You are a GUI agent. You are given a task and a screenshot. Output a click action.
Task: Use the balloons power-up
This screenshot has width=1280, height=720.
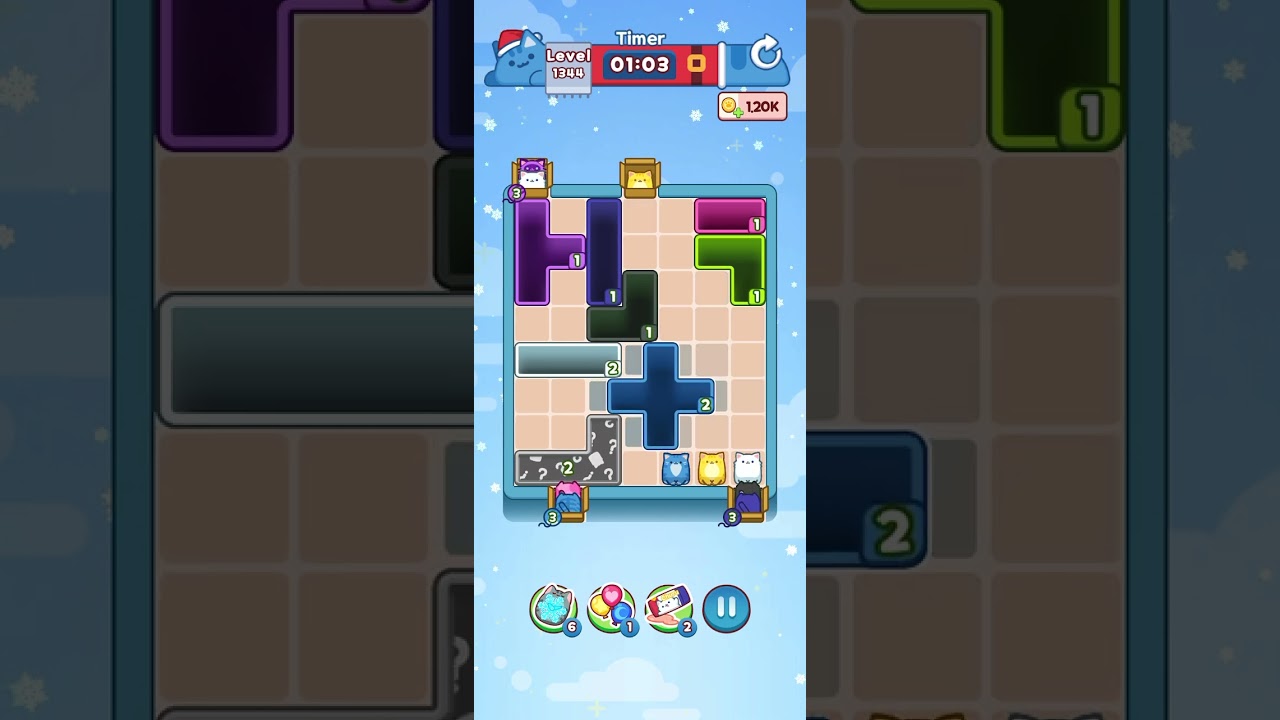click(613, 608)
